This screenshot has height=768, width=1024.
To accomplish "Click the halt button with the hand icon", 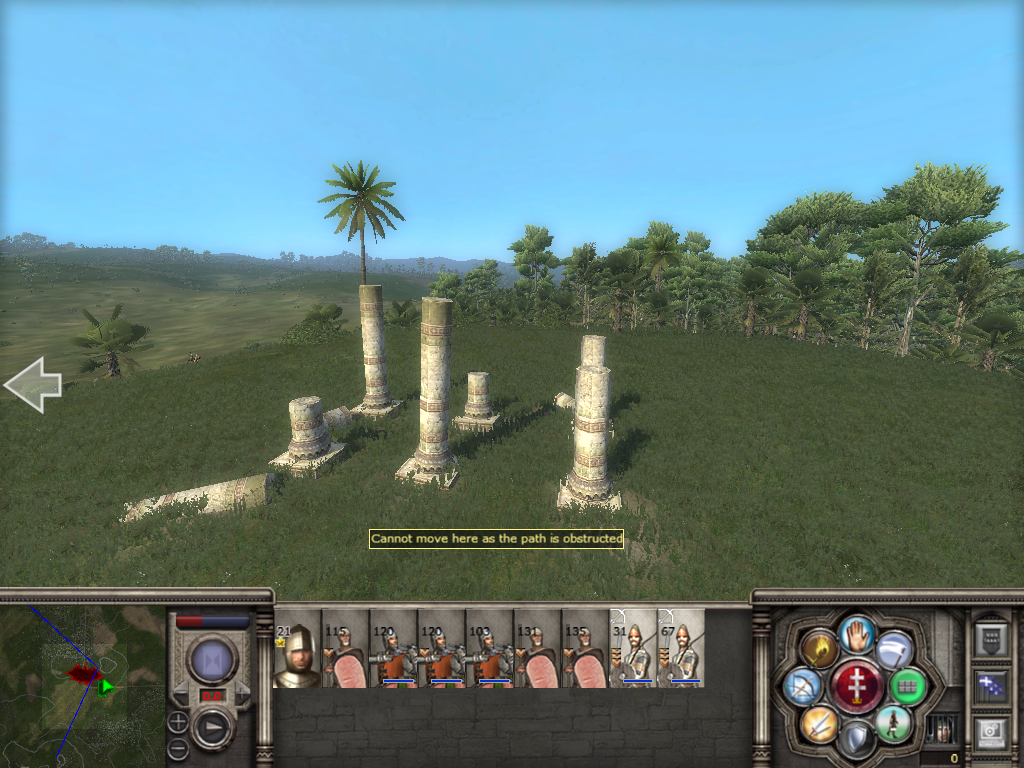I will (x=857, y=634).
